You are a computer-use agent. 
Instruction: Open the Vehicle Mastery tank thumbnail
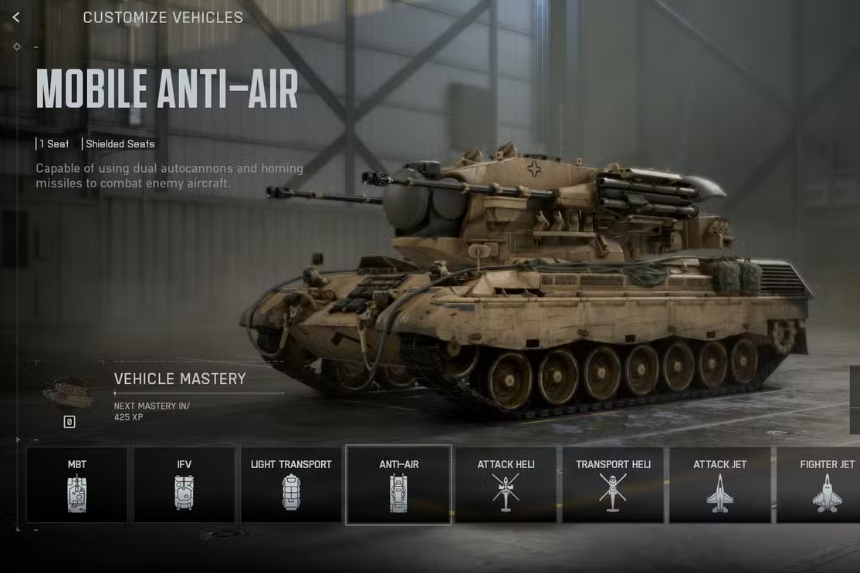click(x=69, y=394)
